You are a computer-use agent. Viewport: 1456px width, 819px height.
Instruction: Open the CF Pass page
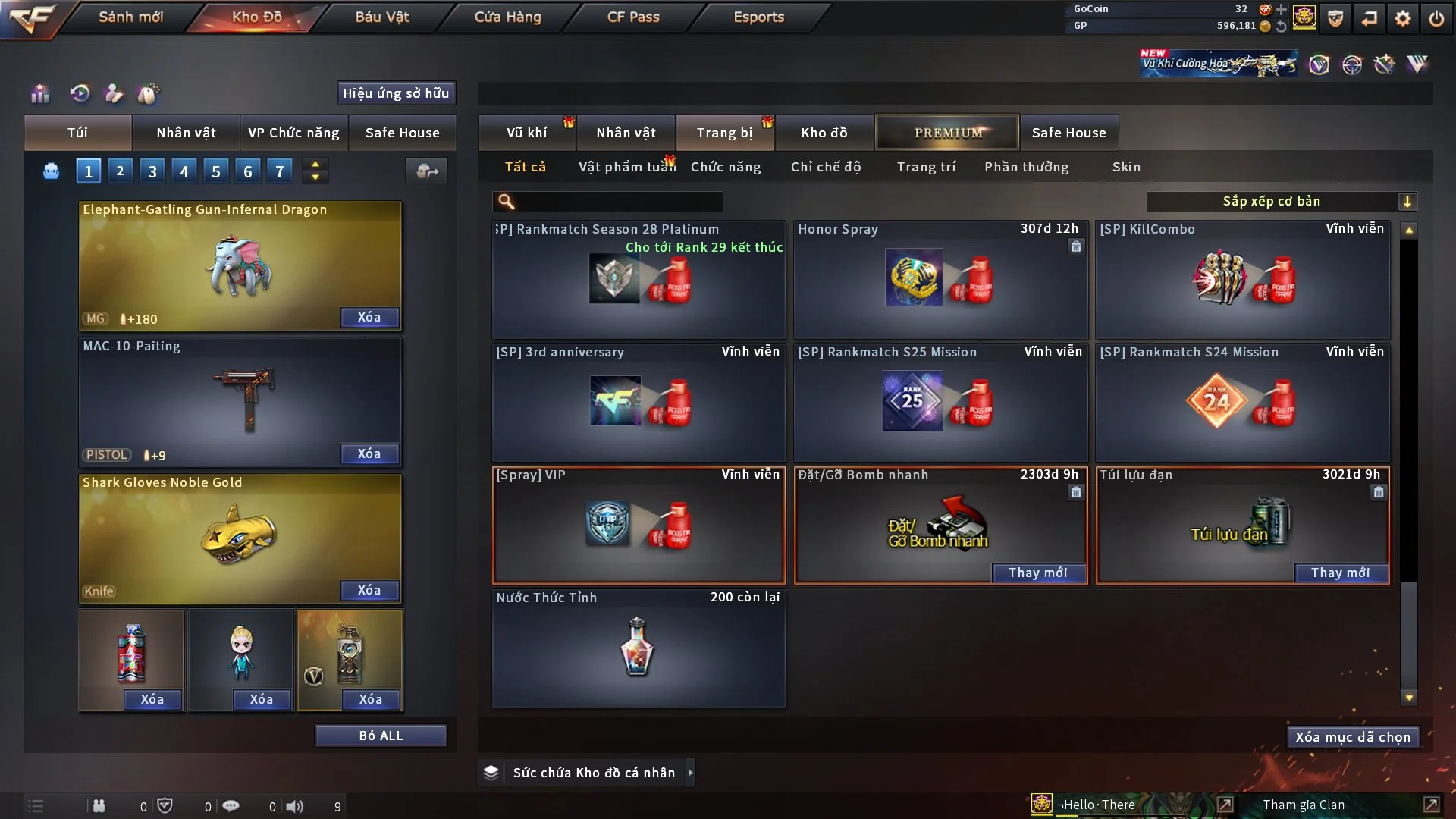coord(633,17)
